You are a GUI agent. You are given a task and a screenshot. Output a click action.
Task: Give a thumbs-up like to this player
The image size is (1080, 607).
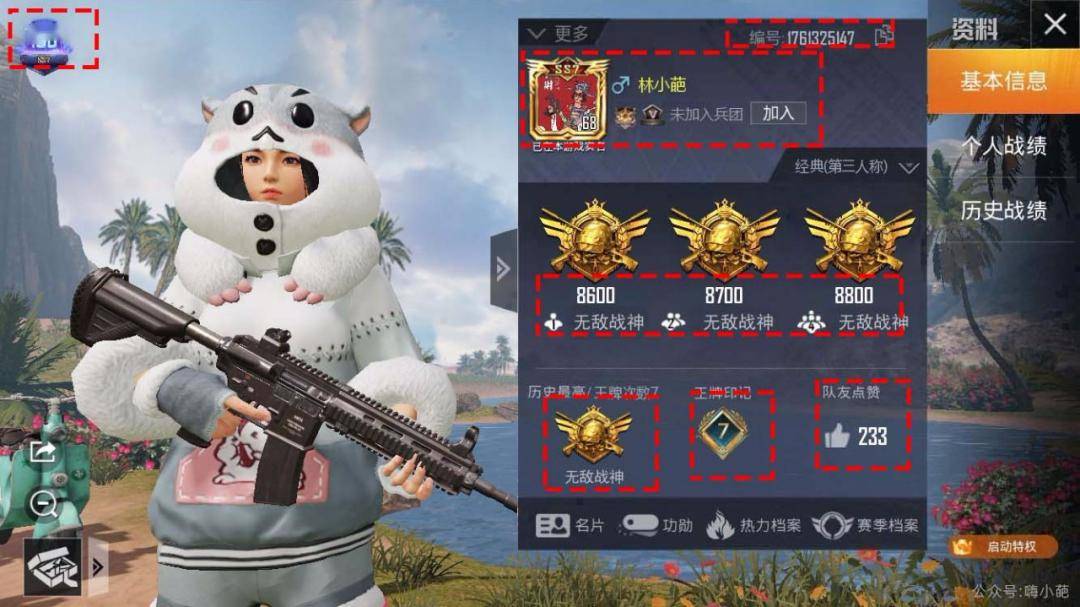[837, 436]
